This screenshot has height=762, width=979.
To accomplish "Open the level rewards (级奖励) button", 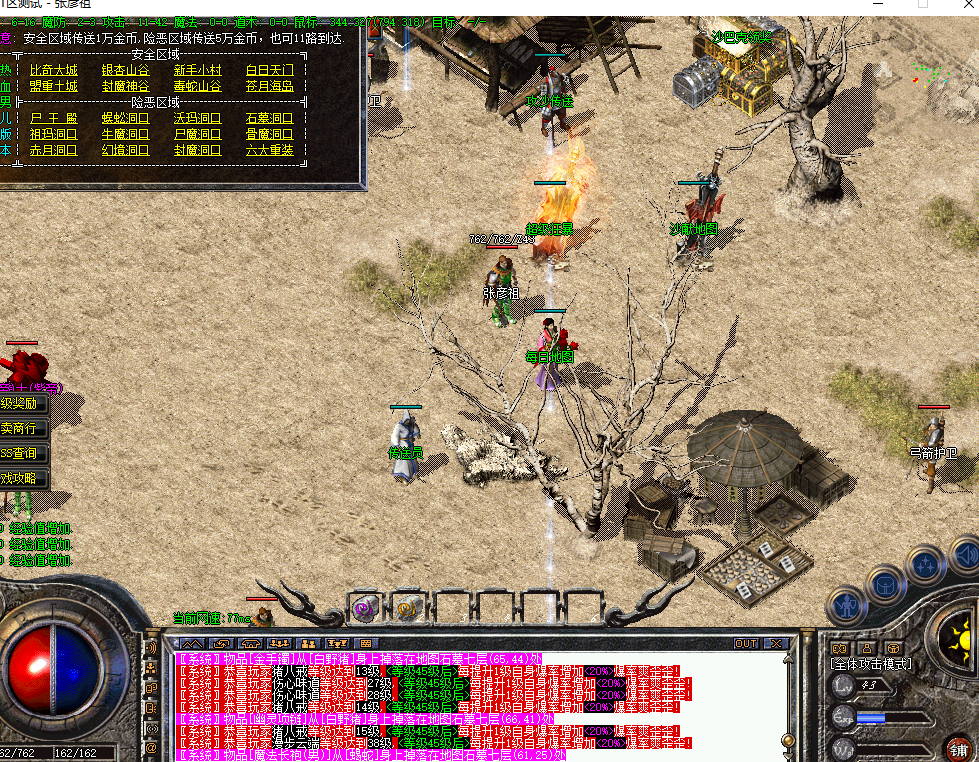I will pyautogui.click(x=22, y=404).
